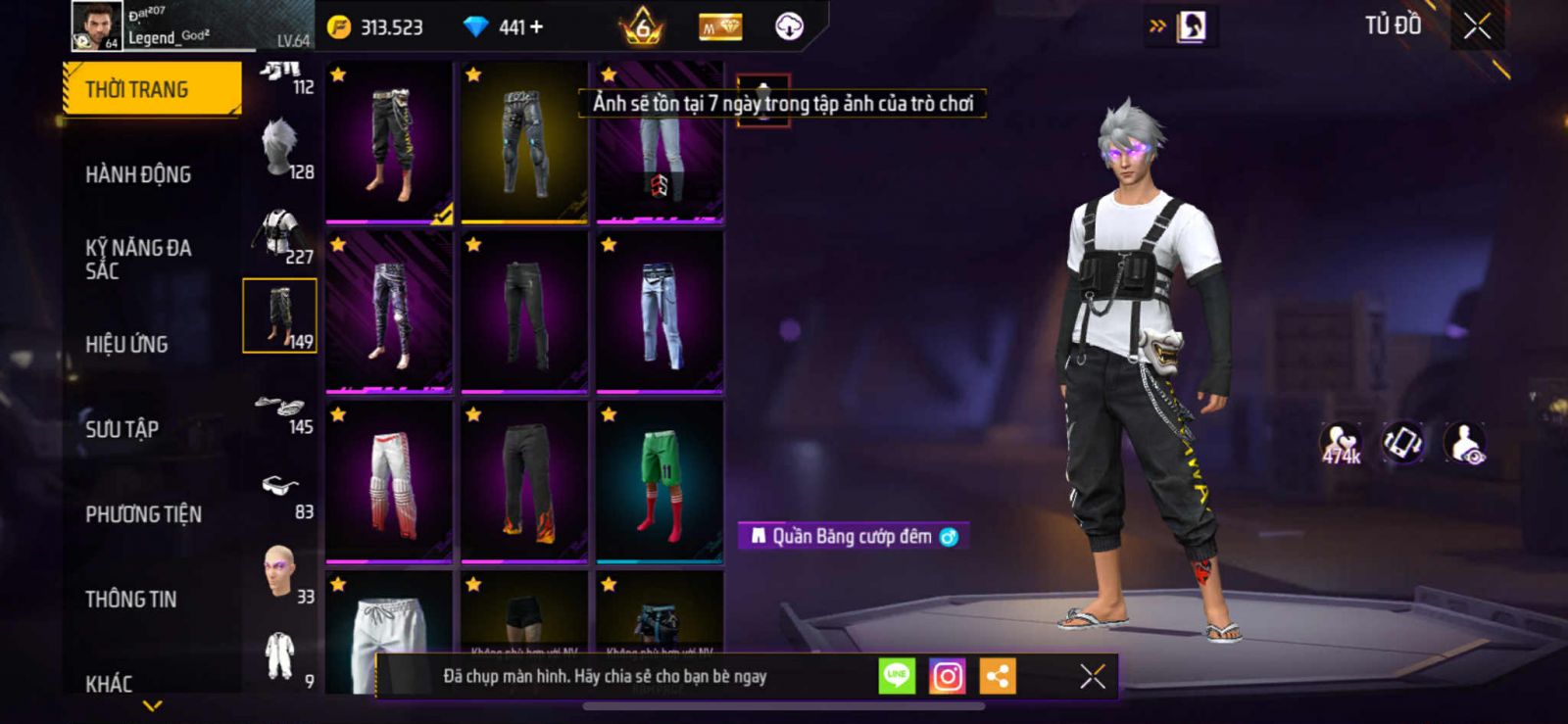Share the screenshot to Instagram
Image resolution: width=1568 pixels, height=724 pixels.
coord(947,676)
